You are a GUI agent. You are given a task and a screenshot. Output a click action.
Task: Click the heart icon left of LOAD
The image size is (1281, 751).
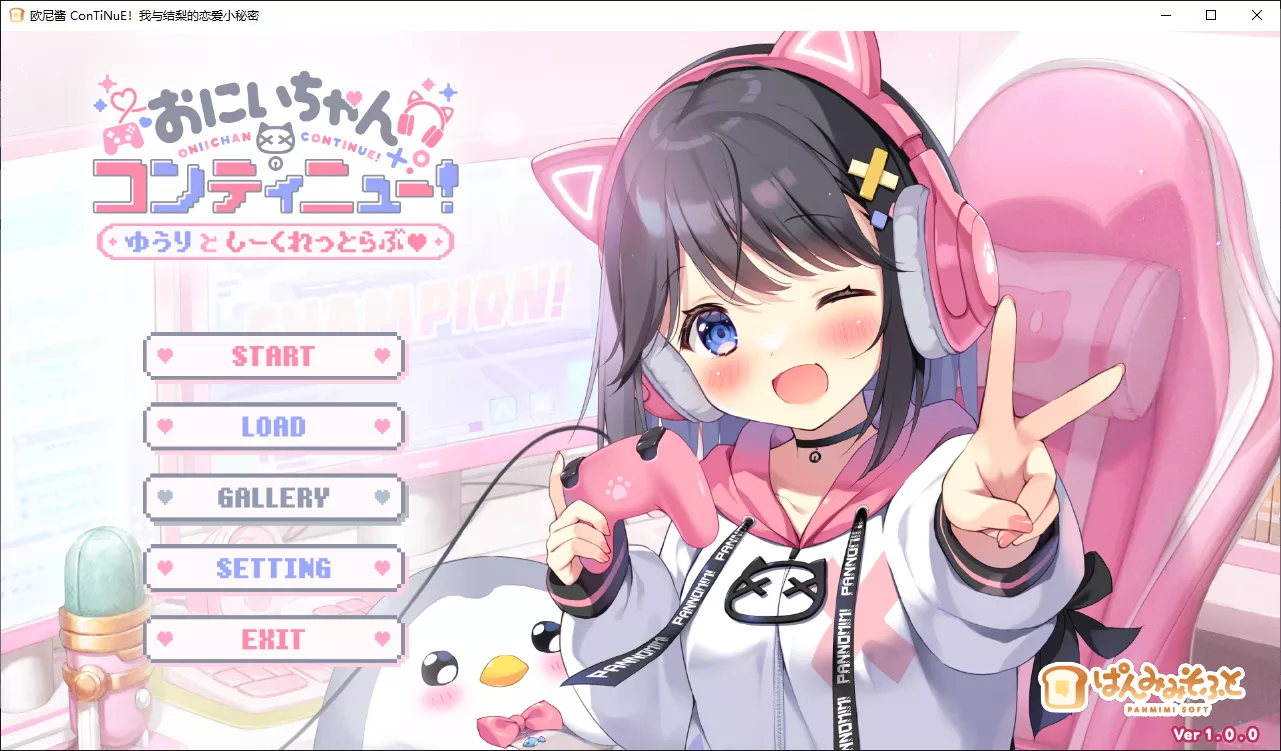coord(166,427)
